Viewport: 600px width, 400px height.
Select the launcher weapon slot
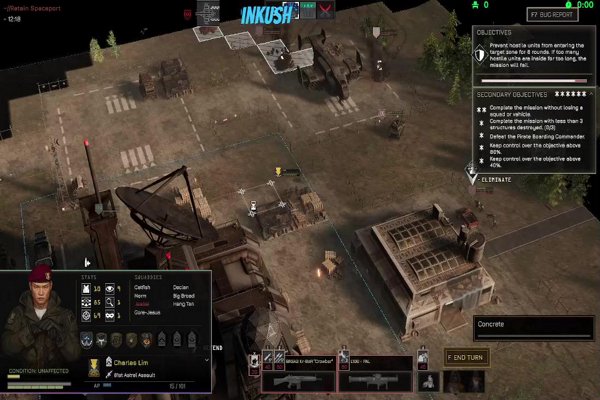point(373,378)
